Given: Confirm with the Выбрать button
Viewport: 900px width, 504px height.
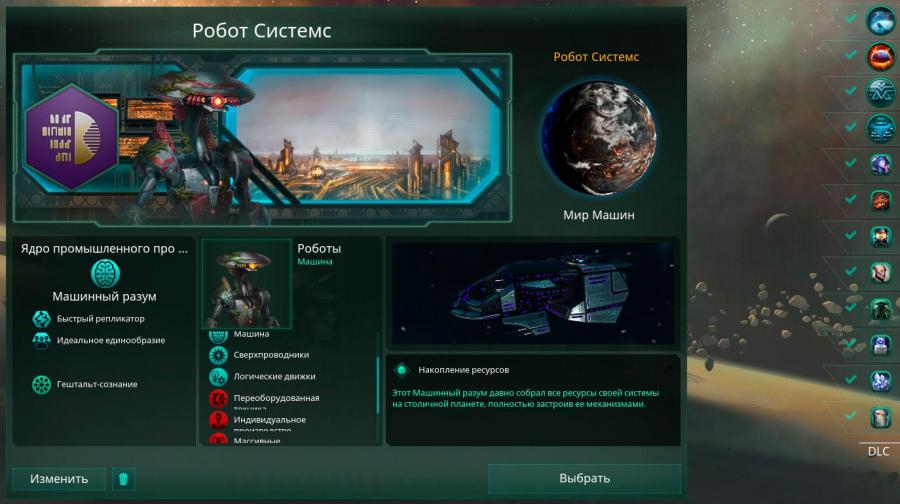Looking at the screenshot, I should tap(584, 478).
